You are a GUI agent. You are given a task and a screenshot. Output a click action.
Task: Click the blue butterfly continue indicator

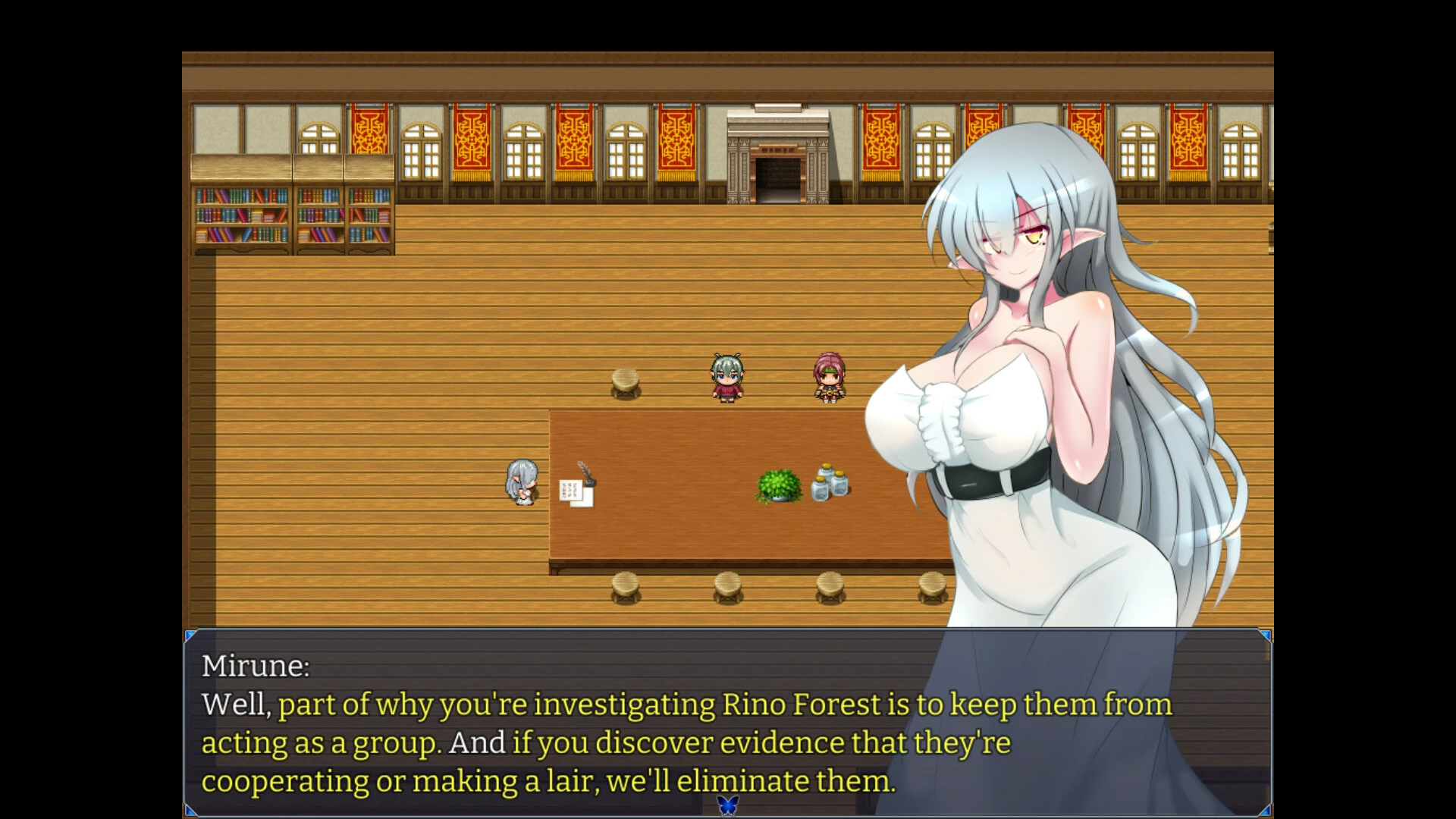tap(727, 805)
